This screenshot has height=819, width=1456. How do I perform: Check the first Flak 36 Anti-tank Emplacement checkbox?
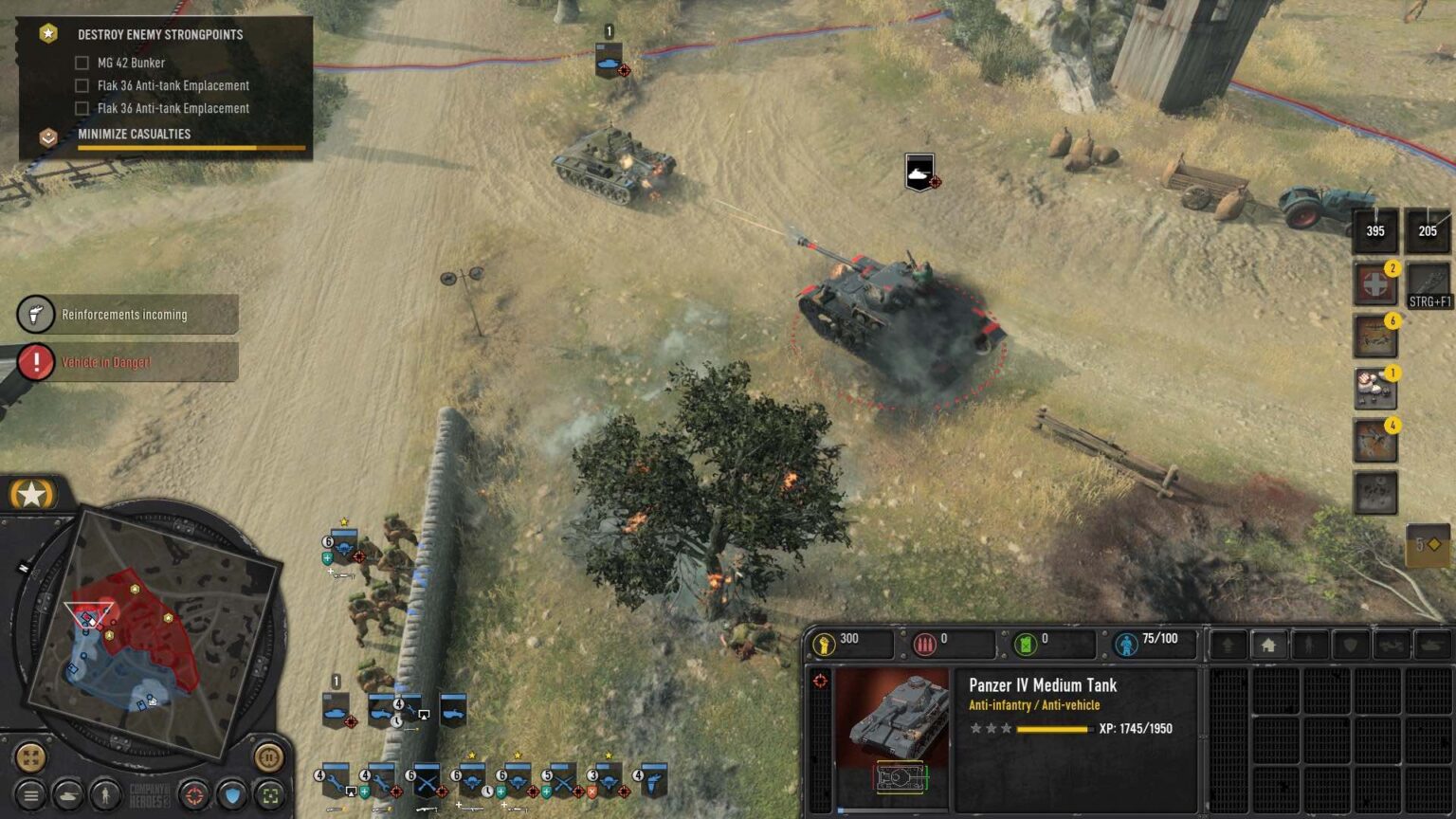[82, 85]
